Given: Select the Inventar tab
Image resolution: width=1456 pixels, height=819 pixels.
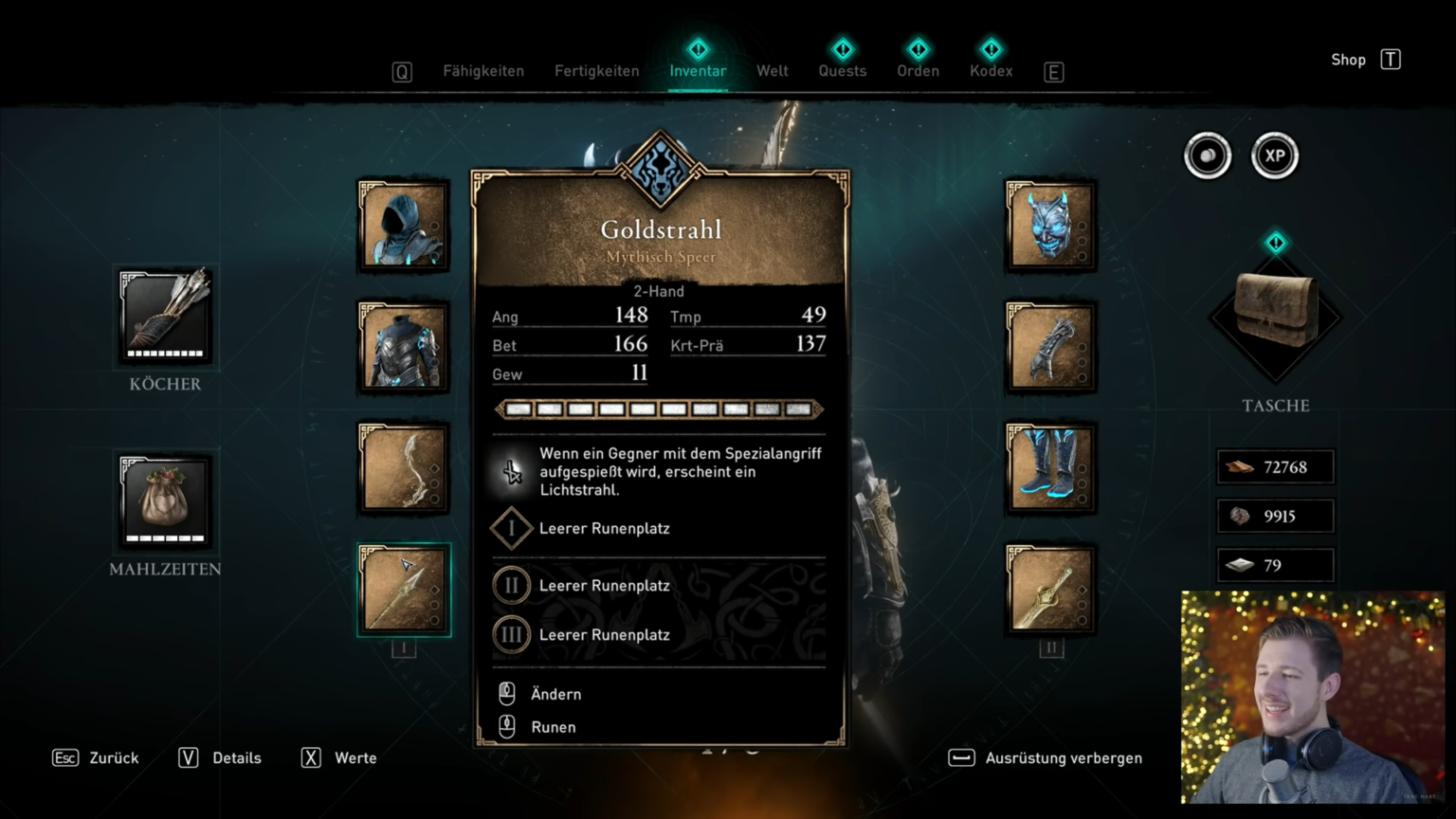Looking at the screenshot, I should tap(698, 70).
